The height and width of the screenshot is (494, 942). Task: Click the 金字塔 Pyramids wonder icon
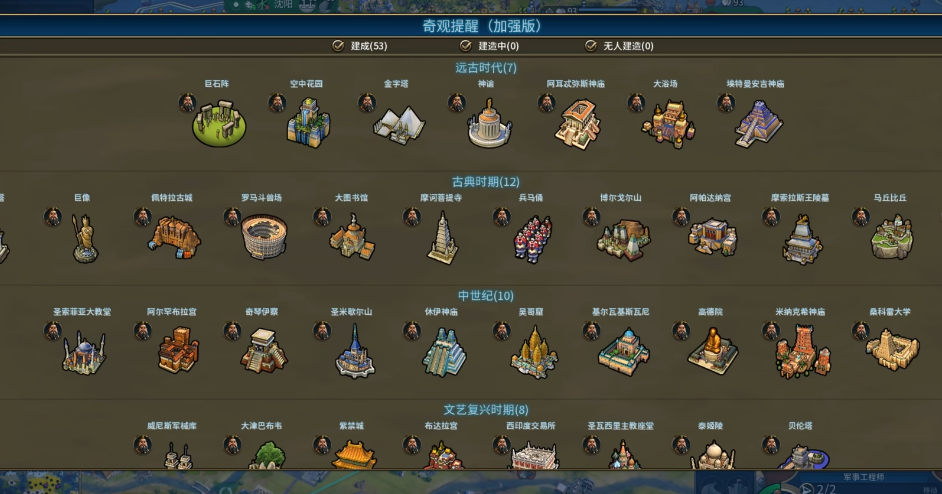(x=398, y=123)
